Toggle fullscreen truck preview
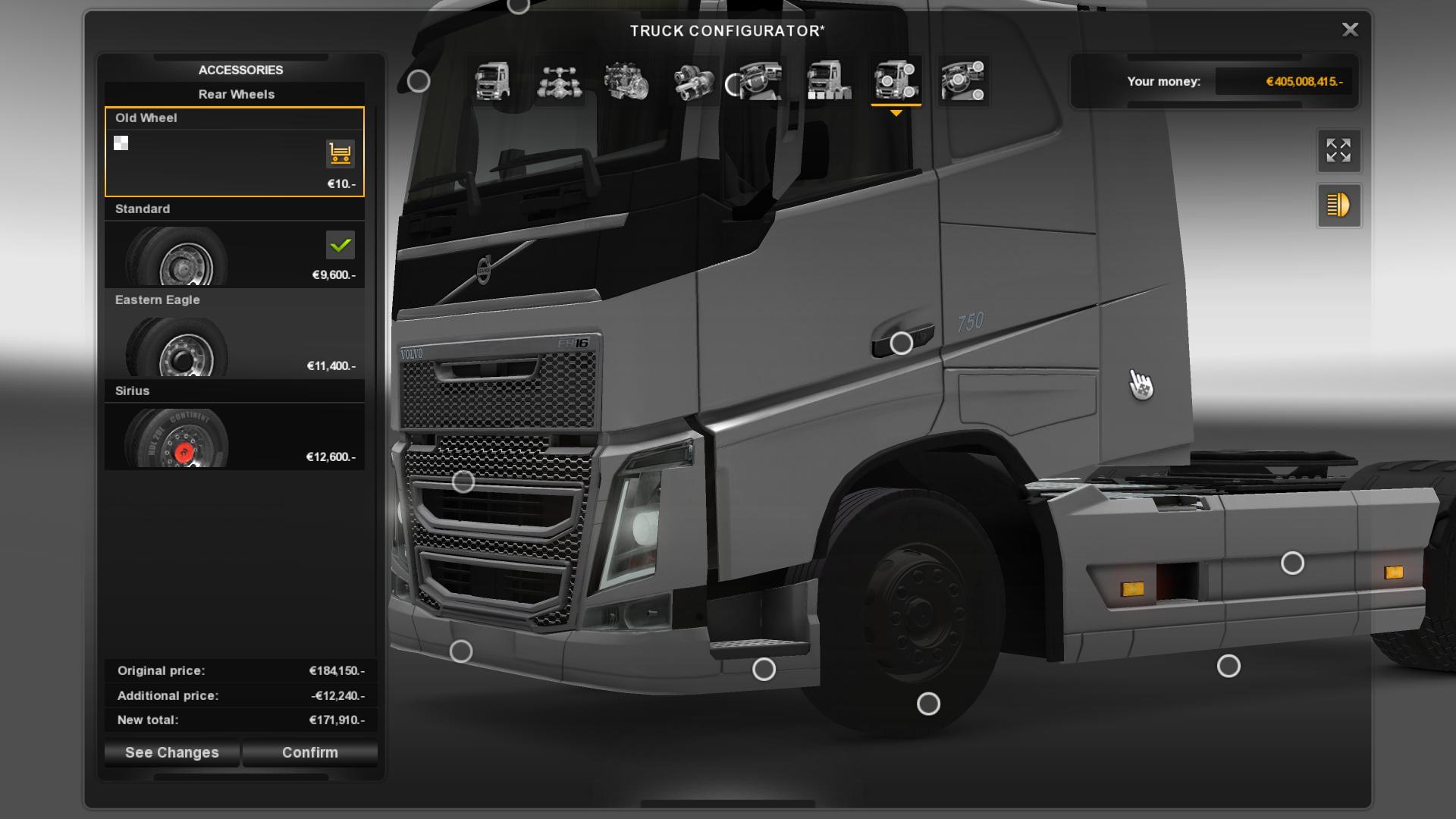Viewport: 1456px width, 819px height. 1338,151
